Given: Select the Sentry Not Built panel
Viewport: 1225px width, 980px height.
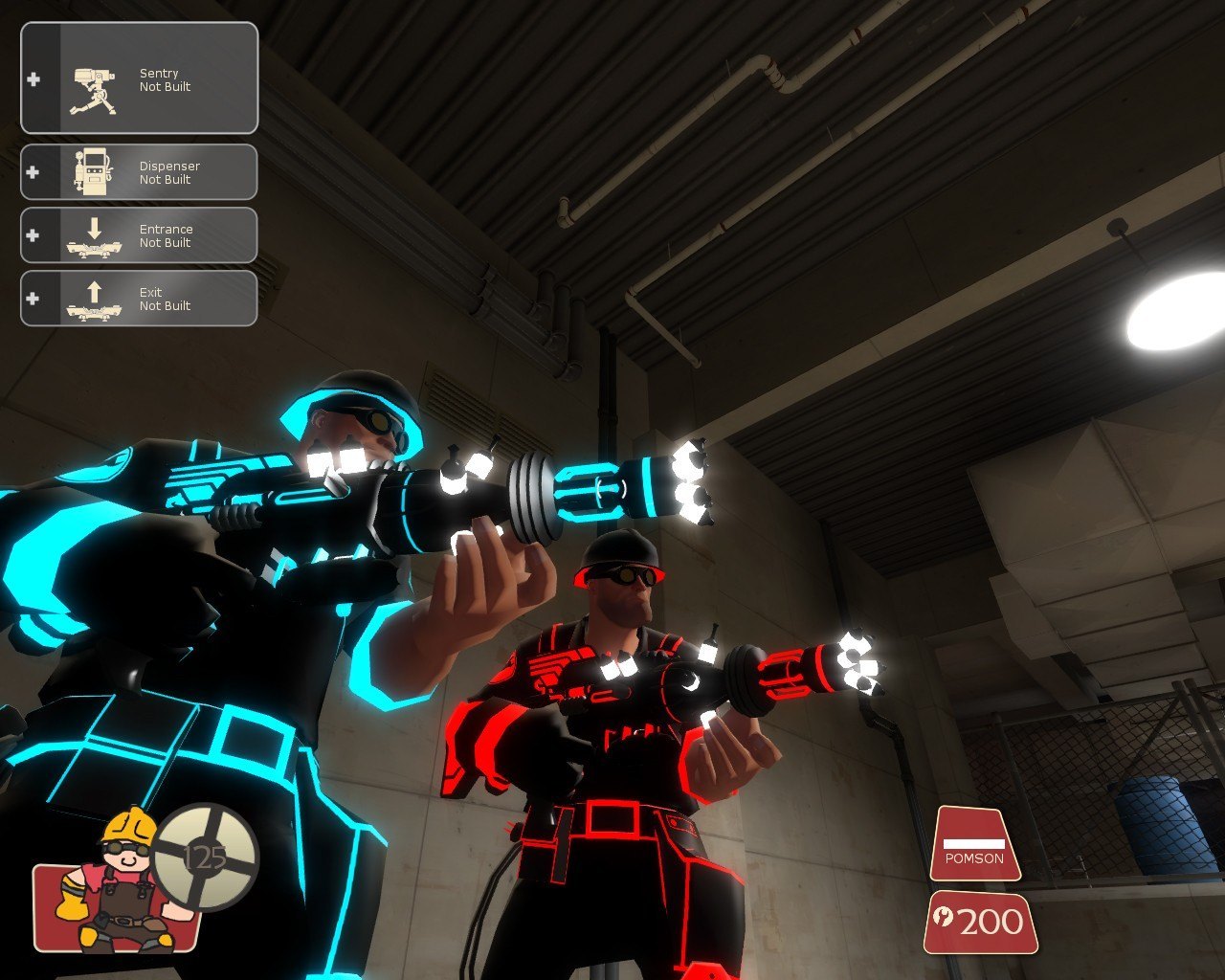Looking at the screenshot, I should pos(140,78).
